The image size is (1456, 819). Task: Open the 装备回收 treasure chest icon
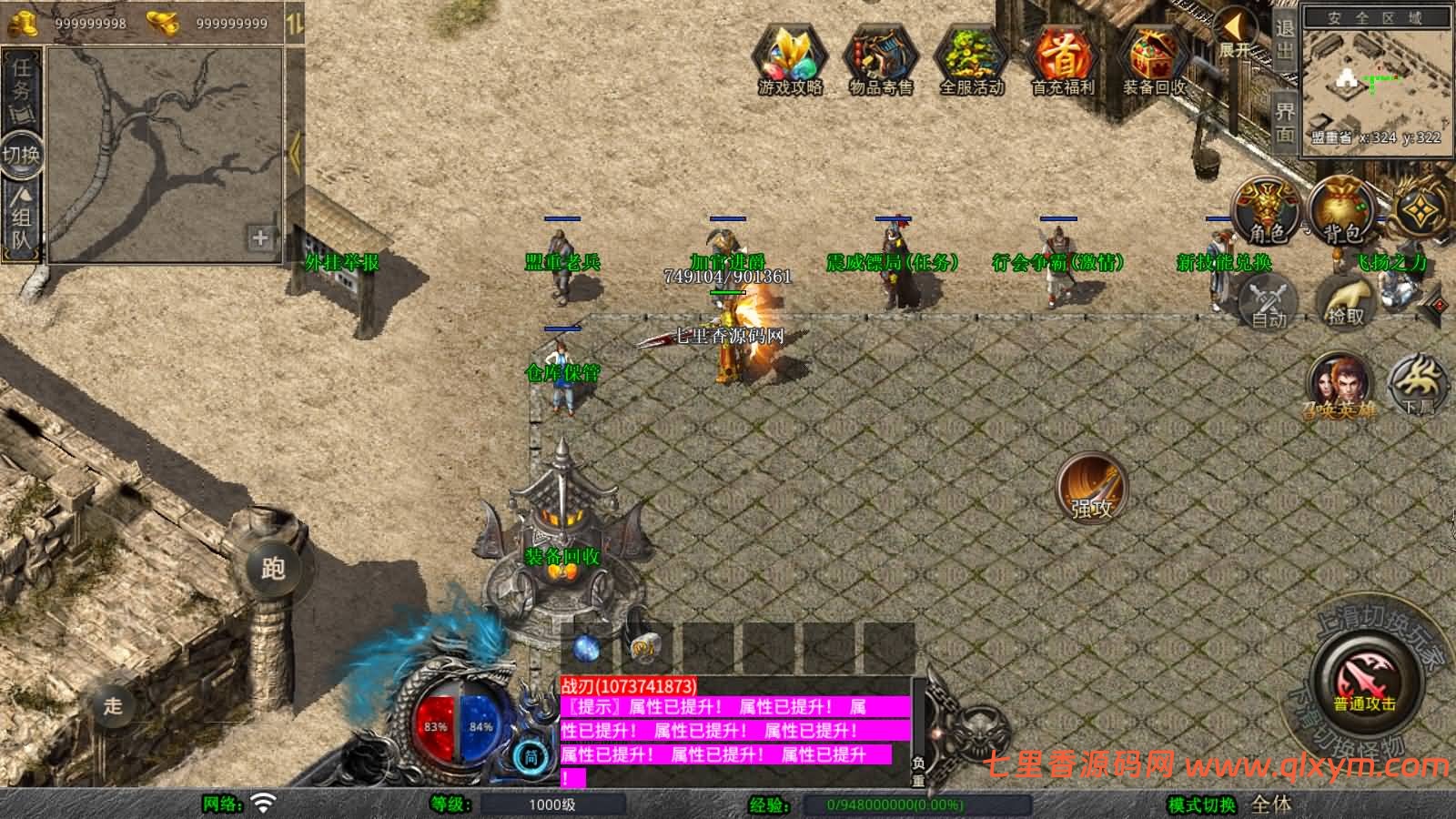(x=1154, y=58)
